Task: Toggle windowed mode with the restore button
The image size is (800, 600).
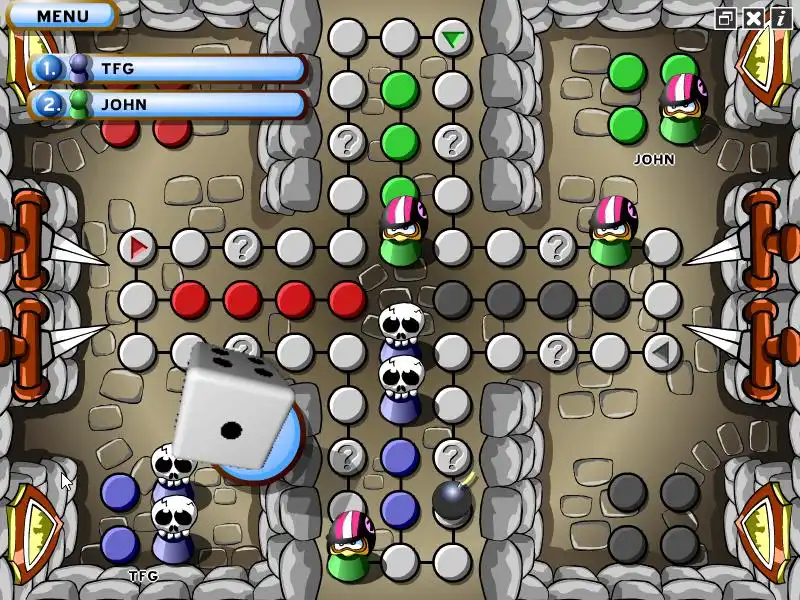Action: click(x=725, y=18)
